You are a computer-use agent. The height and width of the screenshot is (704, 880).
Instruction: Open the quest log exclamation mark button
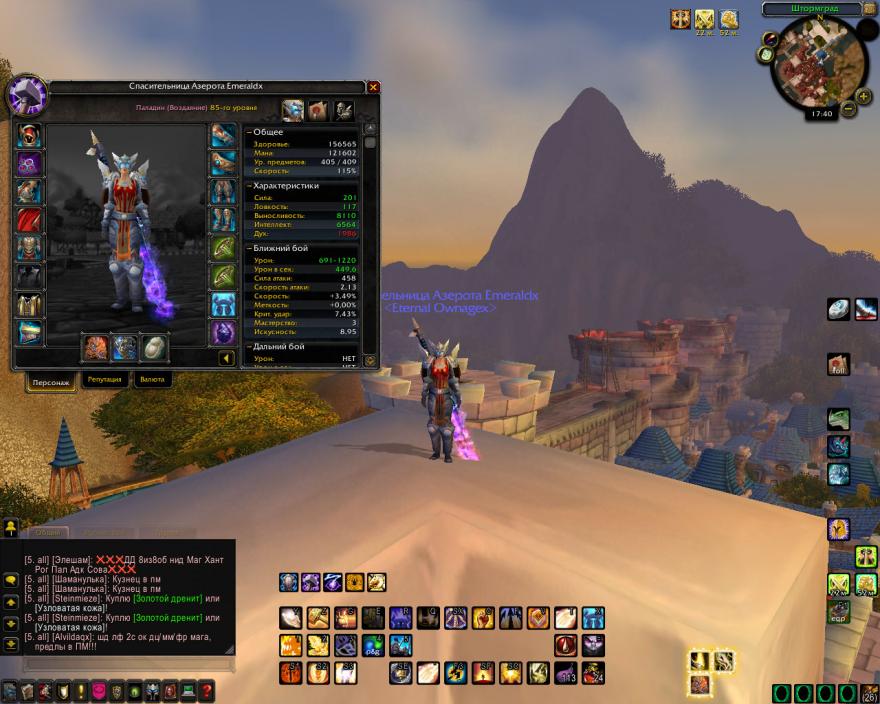(x=81, y=690)
